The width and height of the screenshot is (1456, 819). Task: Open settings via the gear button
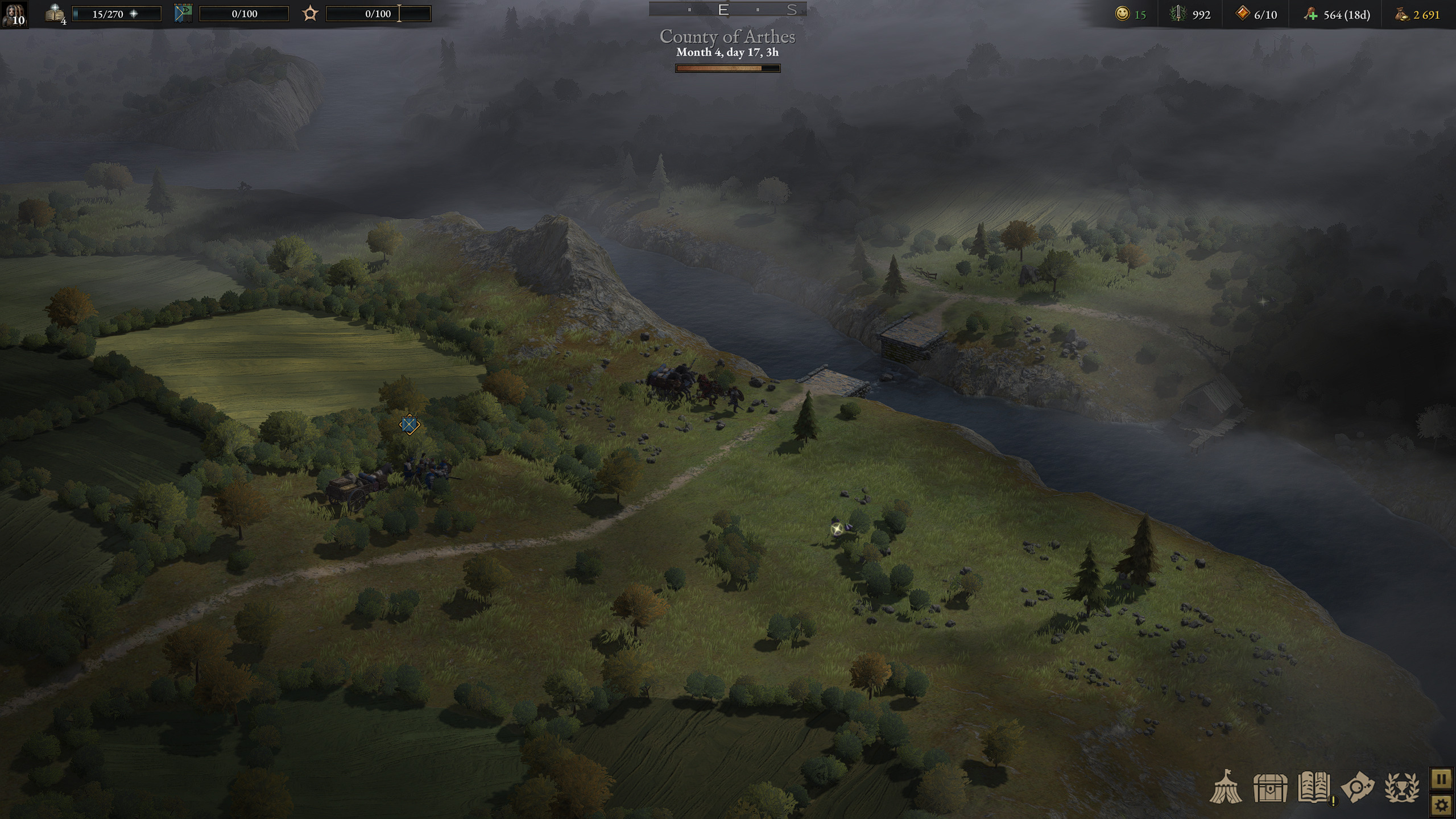(x=1441, y=805)
